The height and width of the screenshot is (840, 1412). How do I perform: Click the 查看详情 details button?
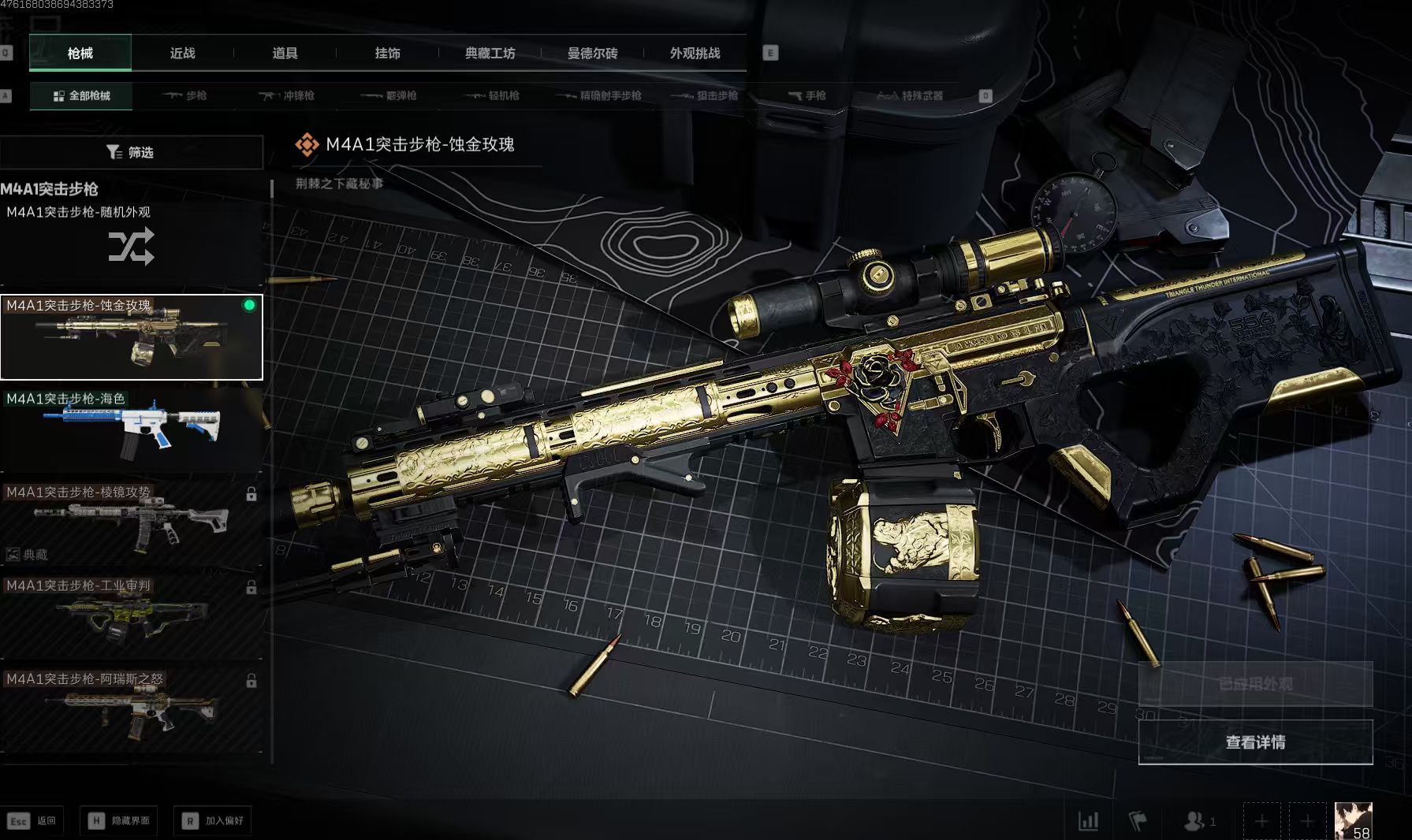(1255, 742)
